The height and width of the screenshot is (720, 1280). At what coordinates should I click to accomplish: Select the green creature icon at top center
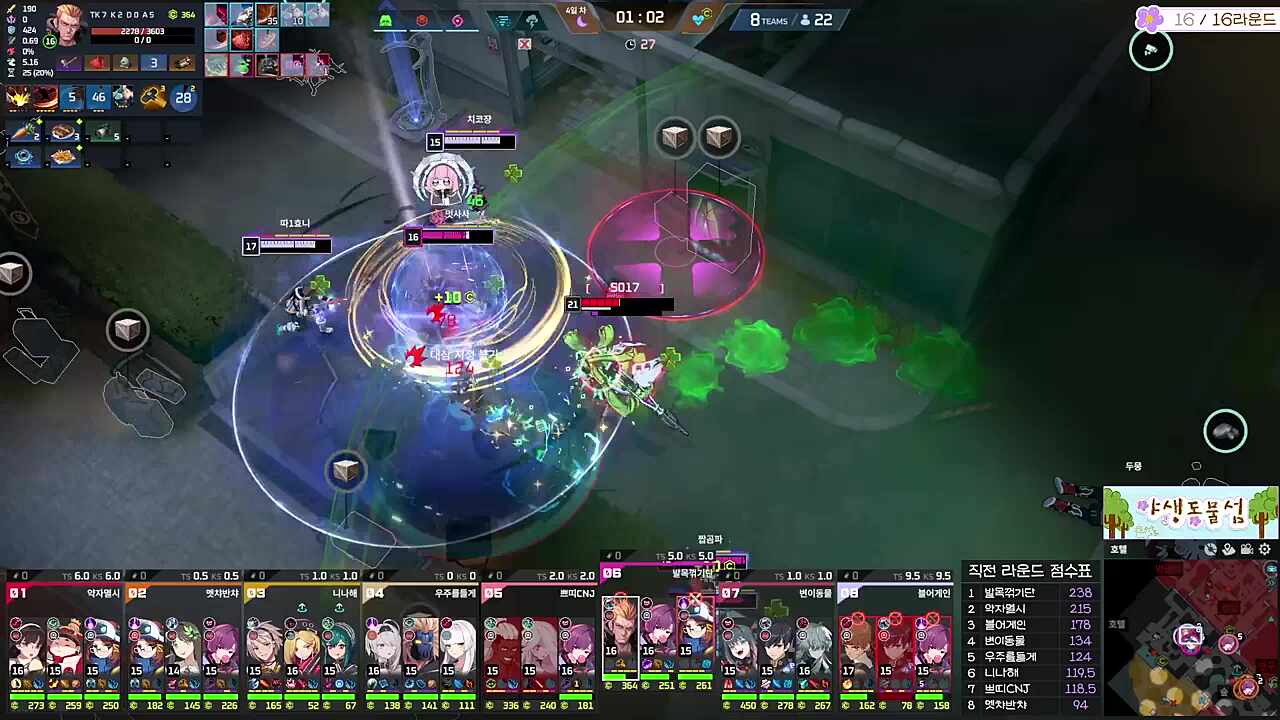pyautogui.click(x=385, y=20)
